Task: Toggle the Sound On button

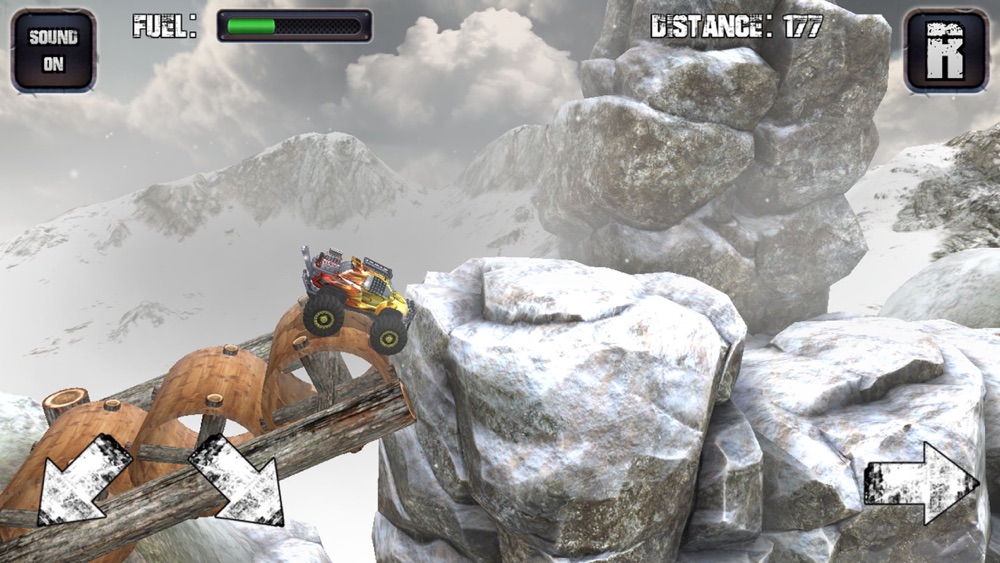Action: (x=53, y=51)
